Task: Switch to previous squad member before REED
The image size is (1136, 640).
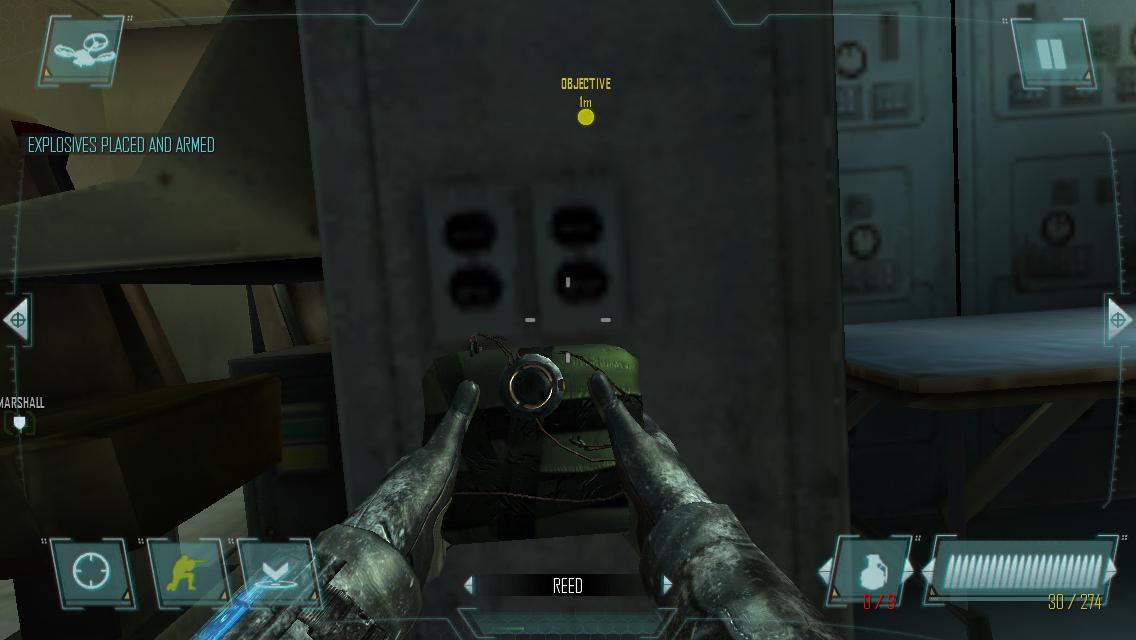Action: [469, 586]
